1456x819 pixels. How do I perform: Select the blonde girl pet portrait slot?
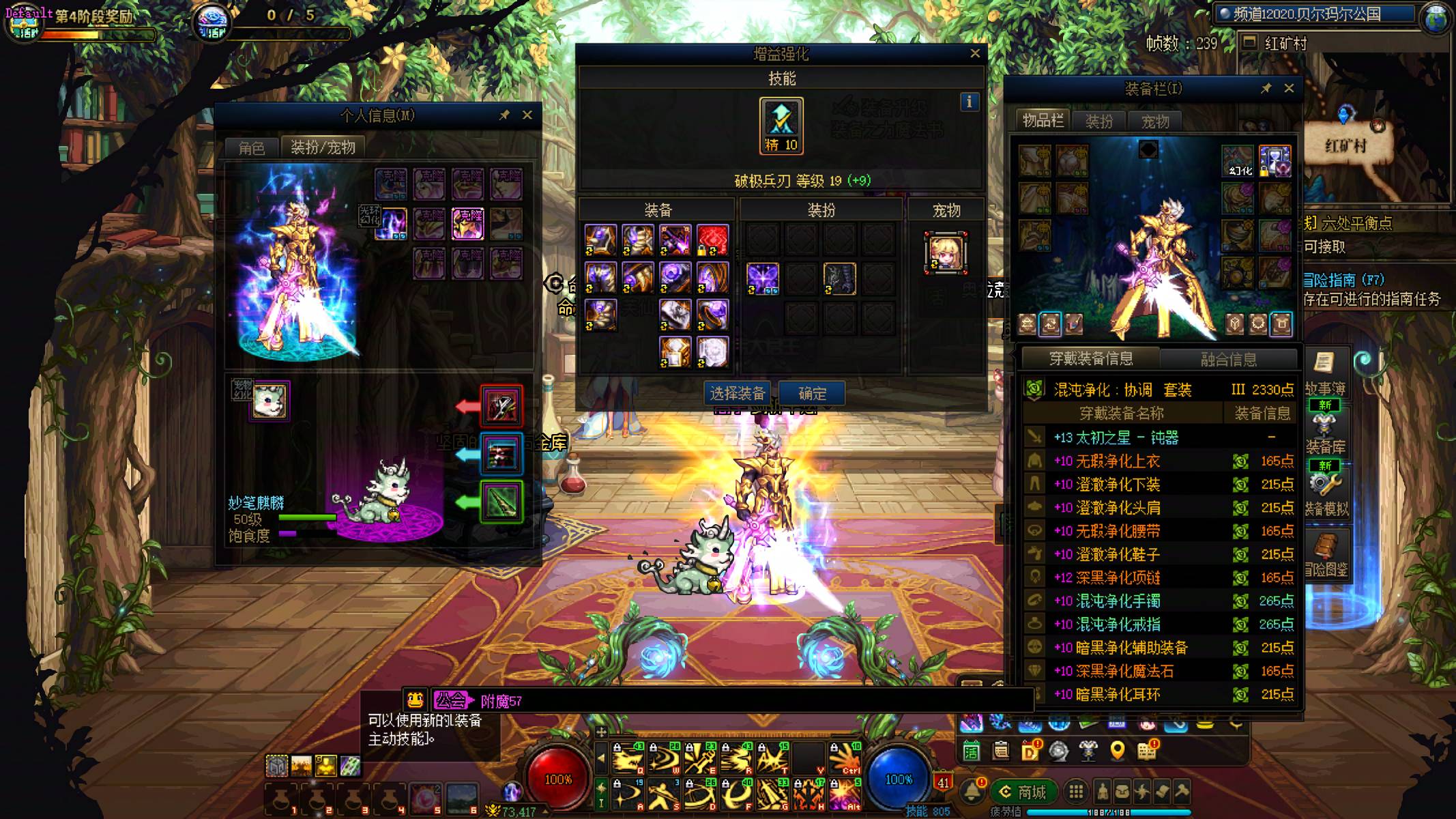click(x=946, y=253)
